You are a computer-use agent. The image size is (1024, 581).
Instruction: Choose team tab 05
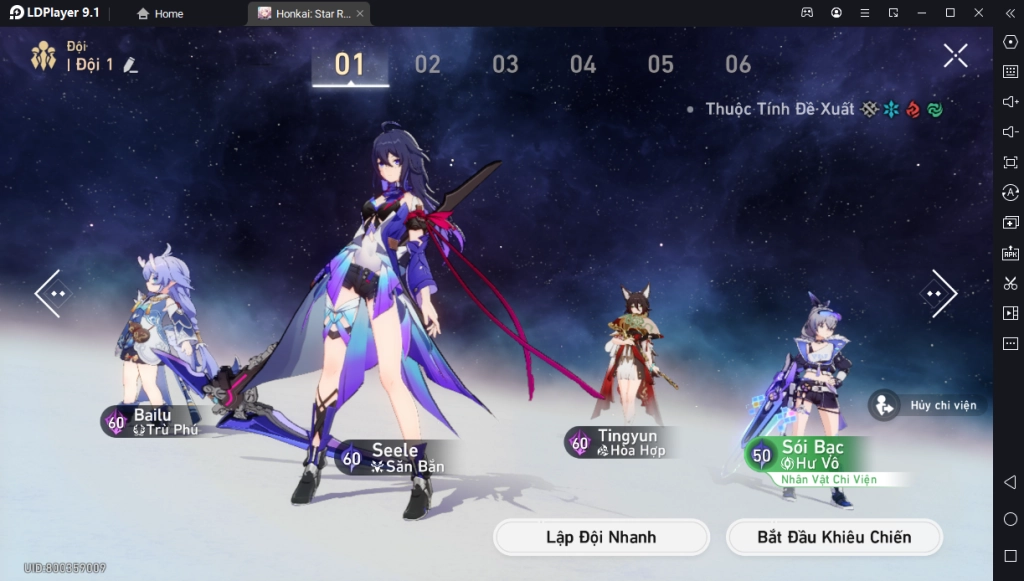660,65
